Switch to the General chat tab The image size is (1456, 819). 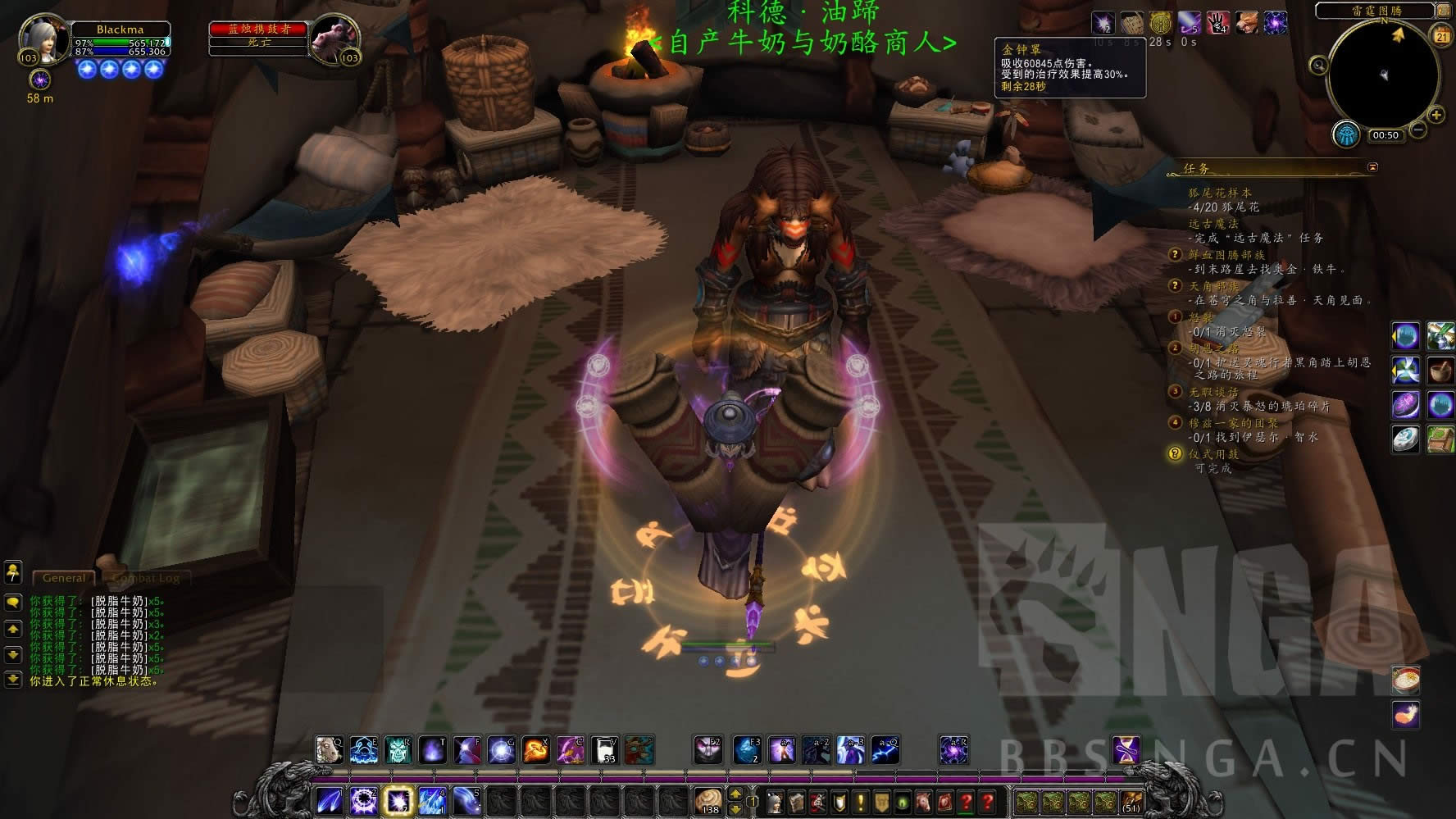click(x=64, y=578)
